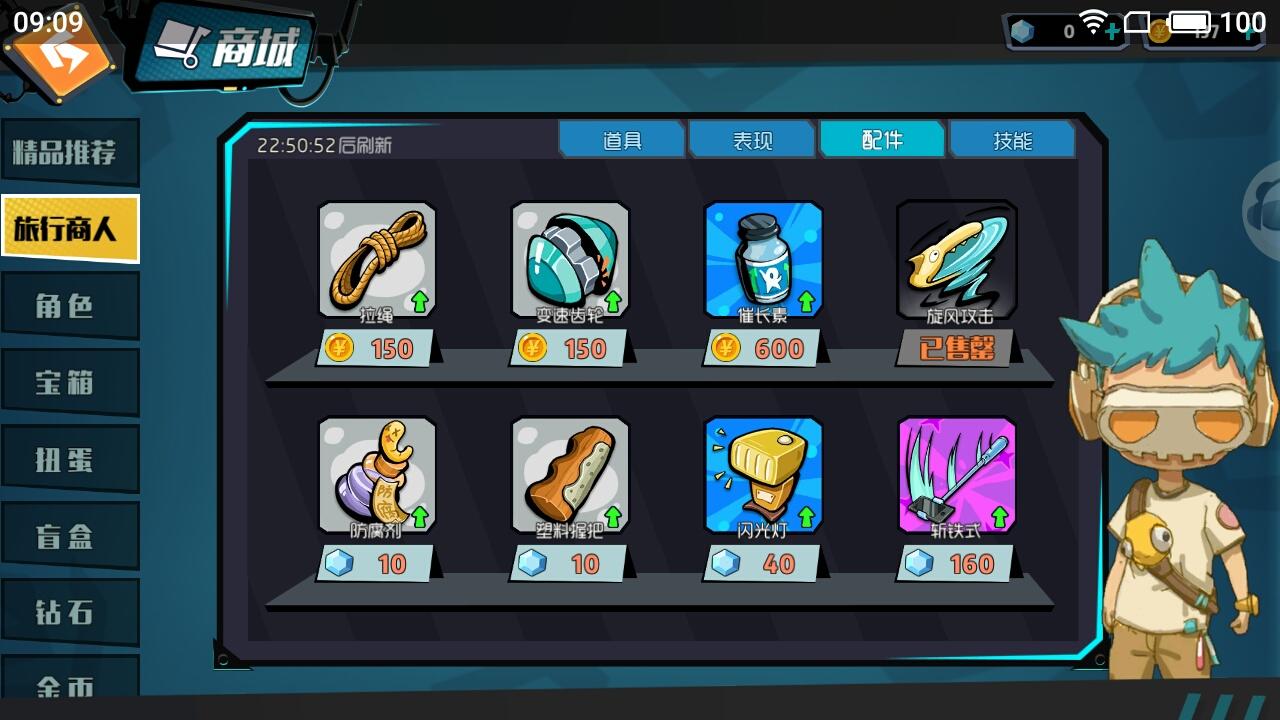Tap the + to add diamonds

click(x=1113, y=31)
